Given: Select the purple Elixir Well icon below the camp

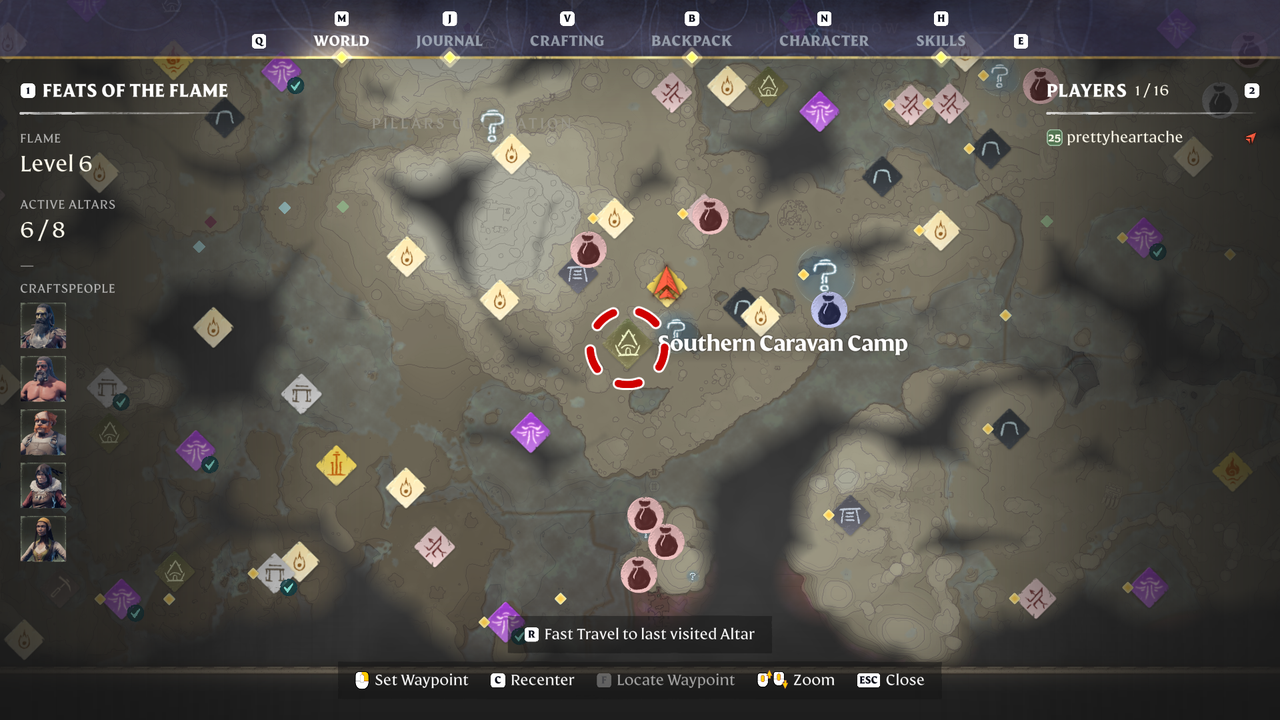Looking at the screenshot, I should [x=531, y=432].
